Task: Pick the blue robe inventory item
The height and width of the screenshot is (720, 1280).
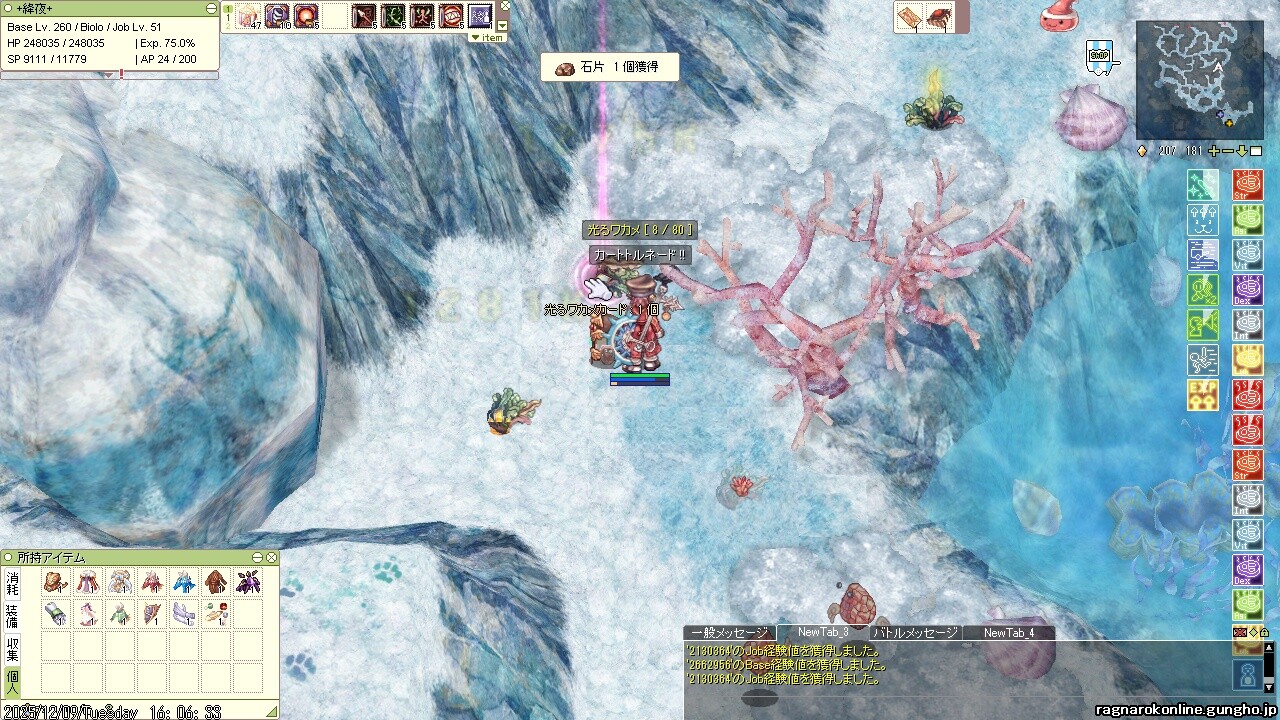Action: [184, 582]
